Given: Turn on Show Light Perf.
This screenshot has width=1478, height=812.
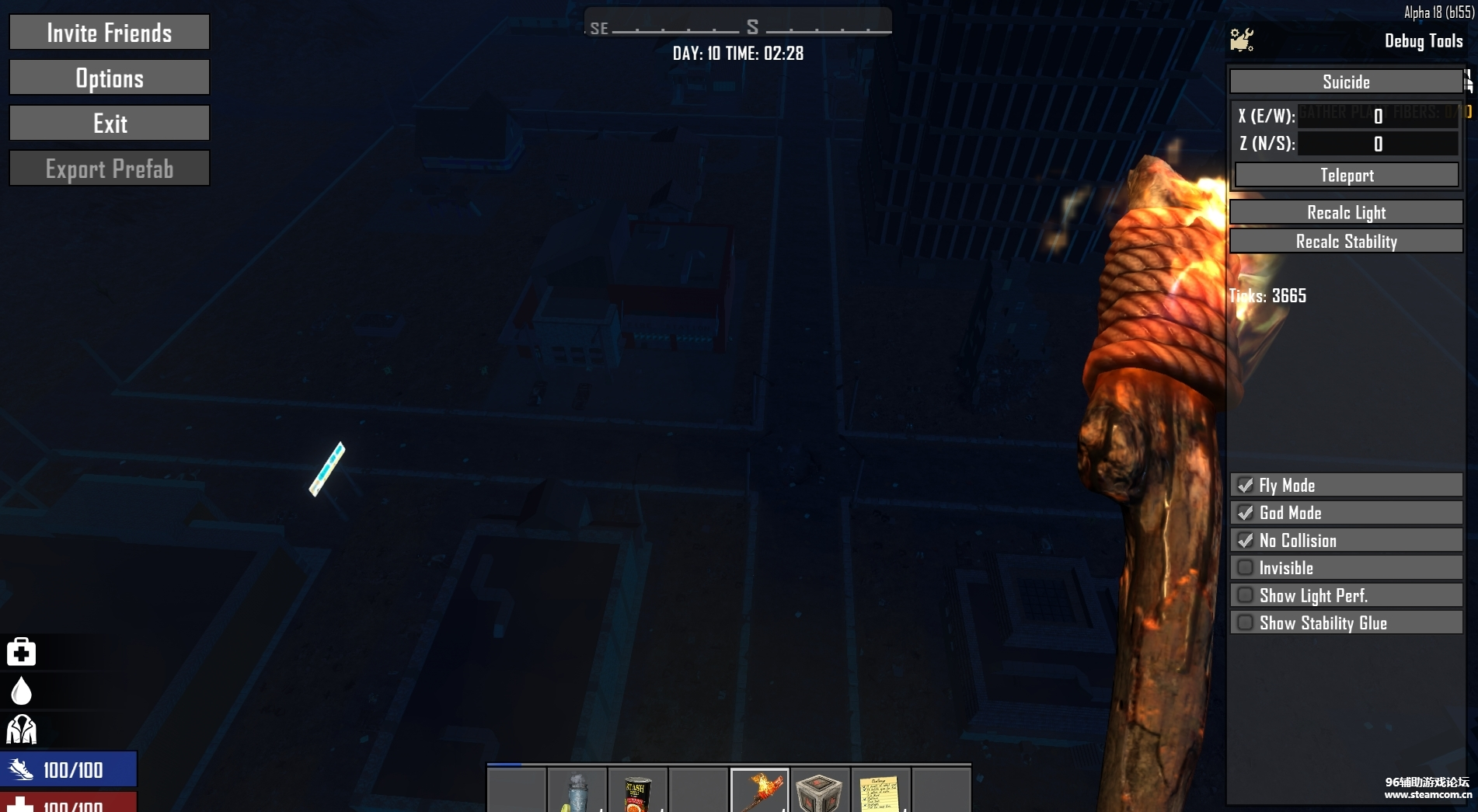Looking at the screenshot, I should tap(1246, 595).
